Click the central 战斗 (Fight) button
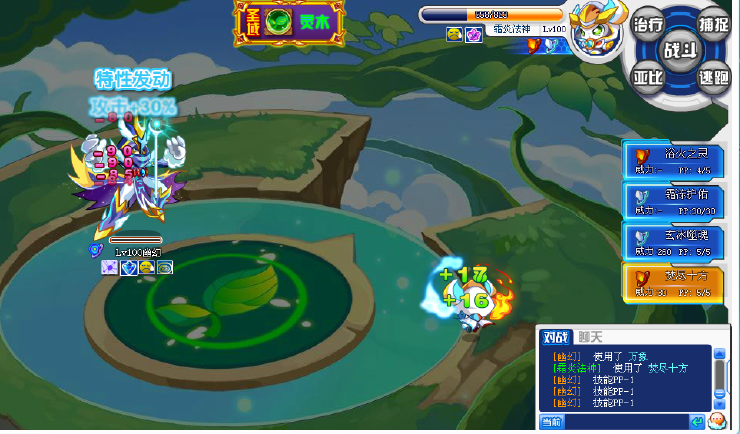The width and height of the screenshot is (740, 434). (x=681, y=49)
